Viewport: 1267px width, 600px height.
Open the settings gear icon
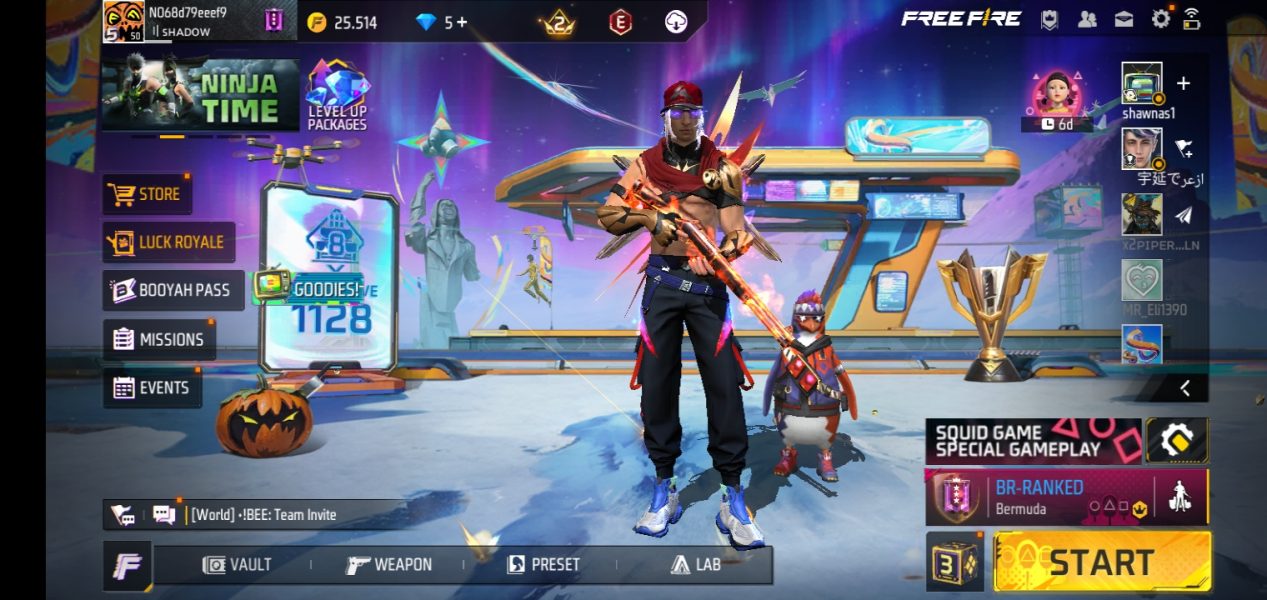point(1161,18)
